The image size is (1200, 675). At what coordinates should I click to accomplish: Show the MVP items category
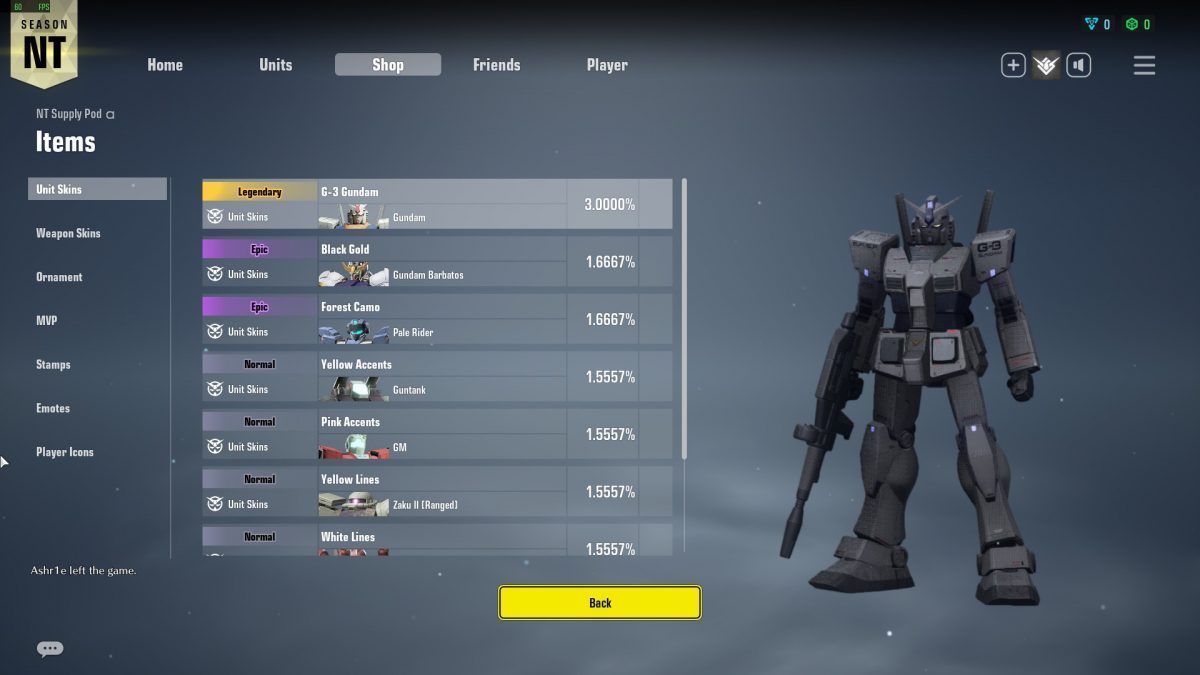46,321
